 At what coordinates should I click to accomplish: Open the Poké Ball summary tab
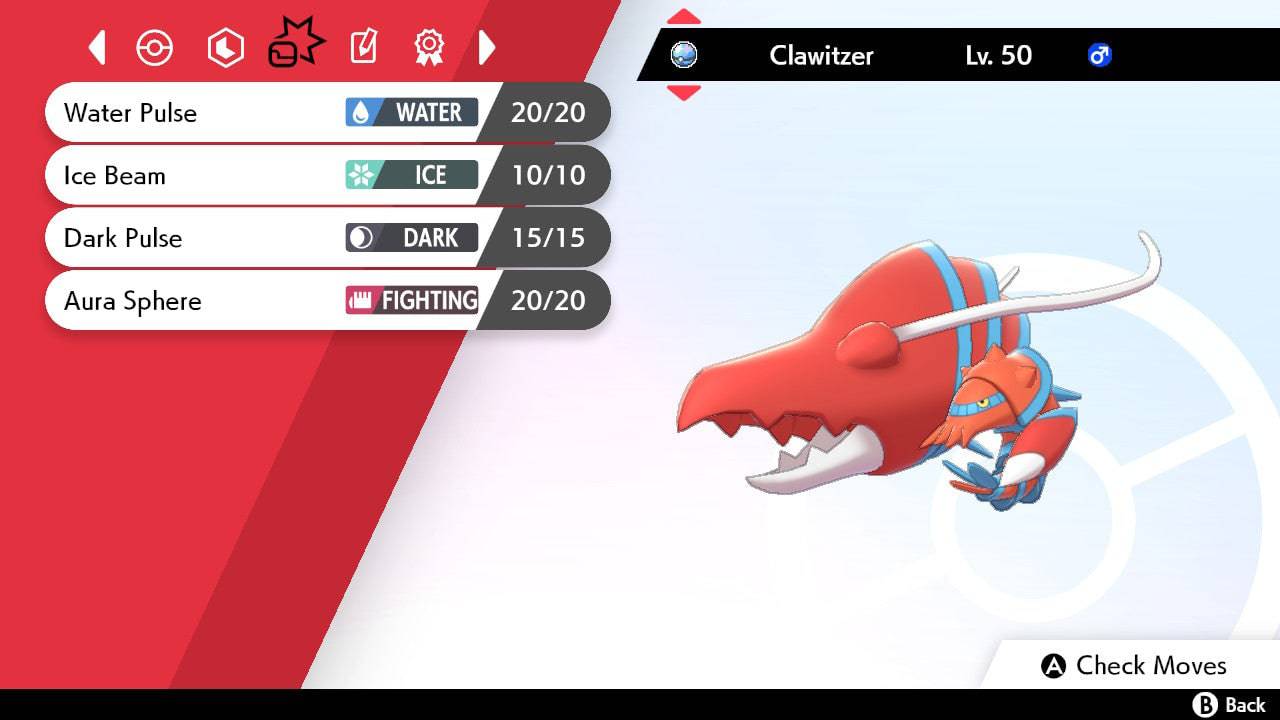155,48
